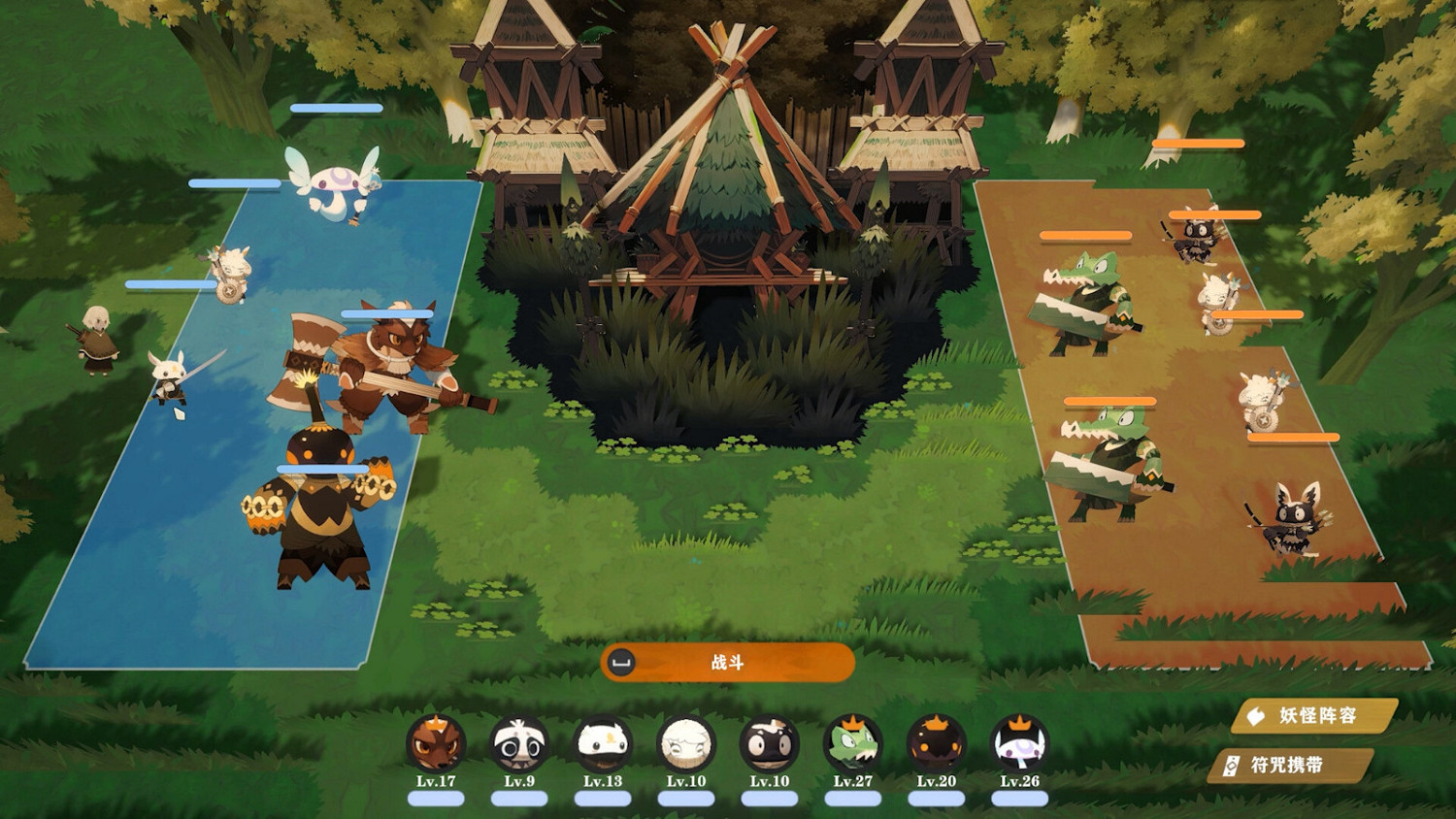The image size is (1456, 819).
Task: Select the Lv.10 black ninja cat portrait
Action: pos(770,747)
